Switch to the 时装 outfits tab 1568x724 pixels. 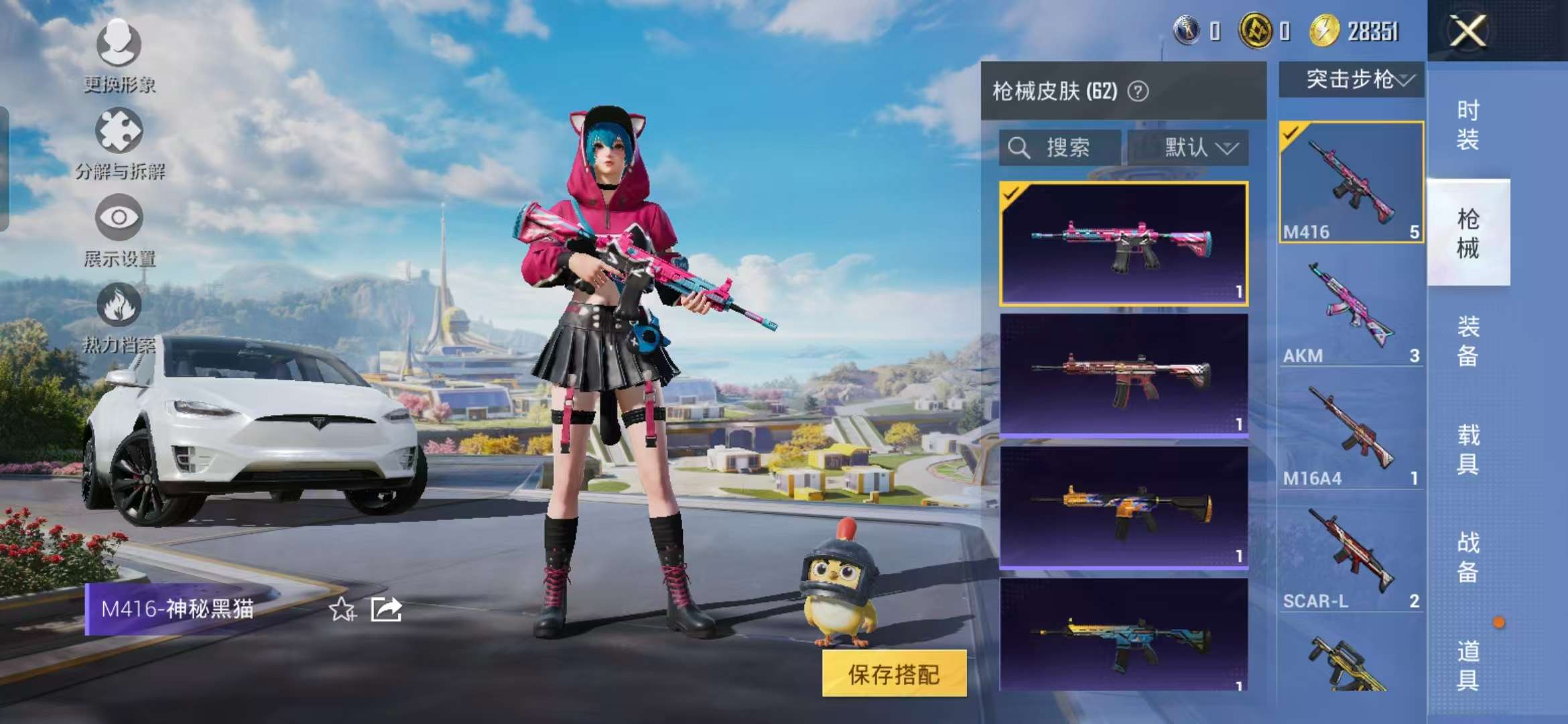pos(1467,125)
